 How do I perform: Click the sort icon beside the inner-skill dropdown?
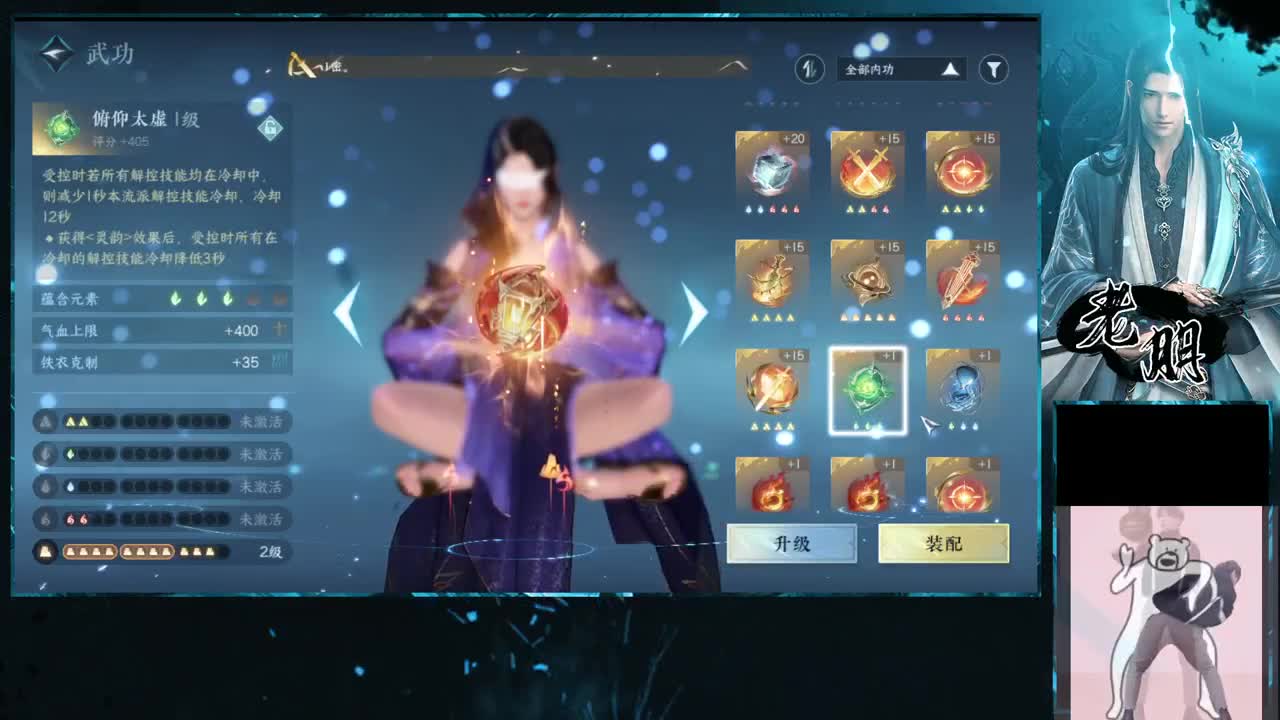tap(809, 70)
